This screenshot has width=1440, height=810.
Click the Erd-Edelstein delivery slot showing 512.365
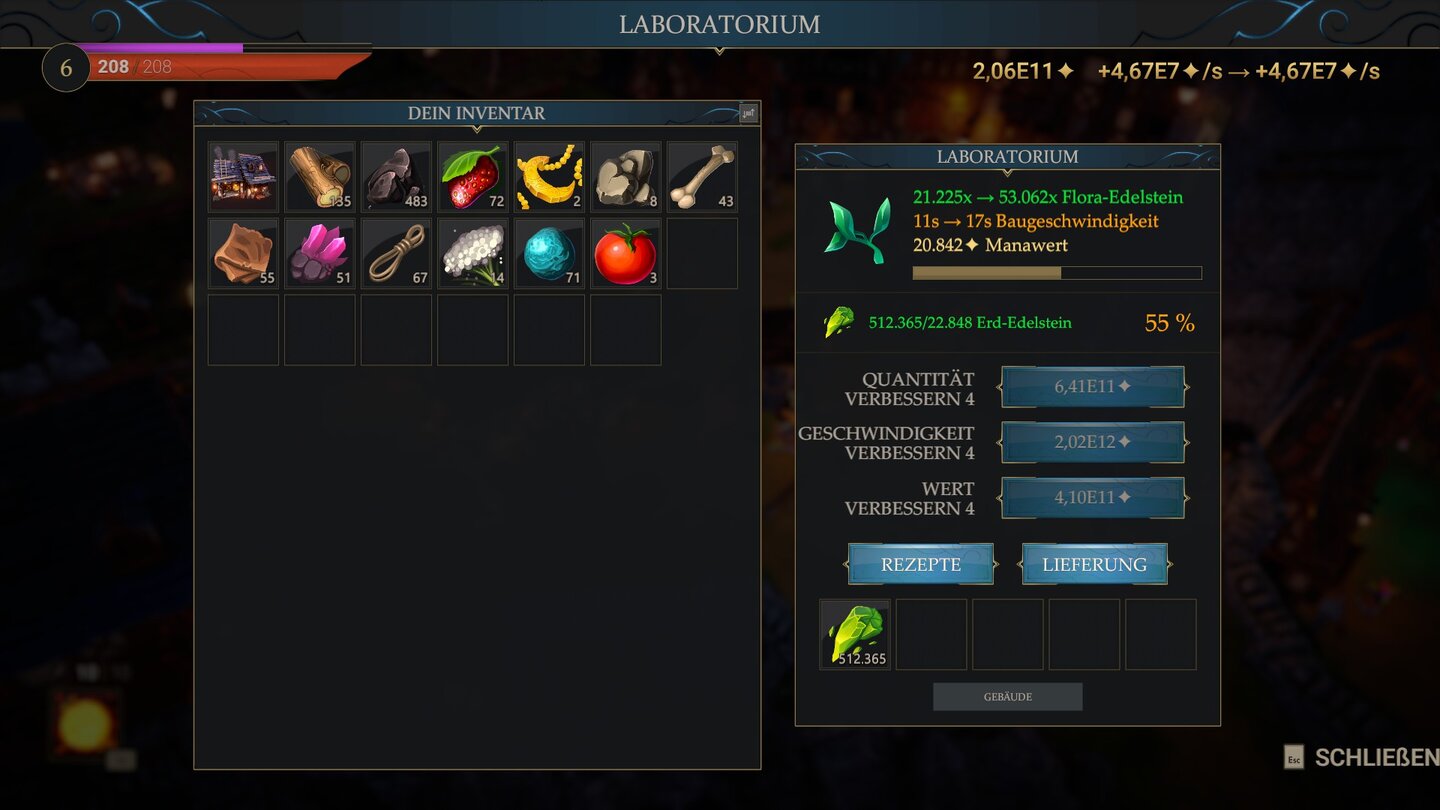[855, 634]
